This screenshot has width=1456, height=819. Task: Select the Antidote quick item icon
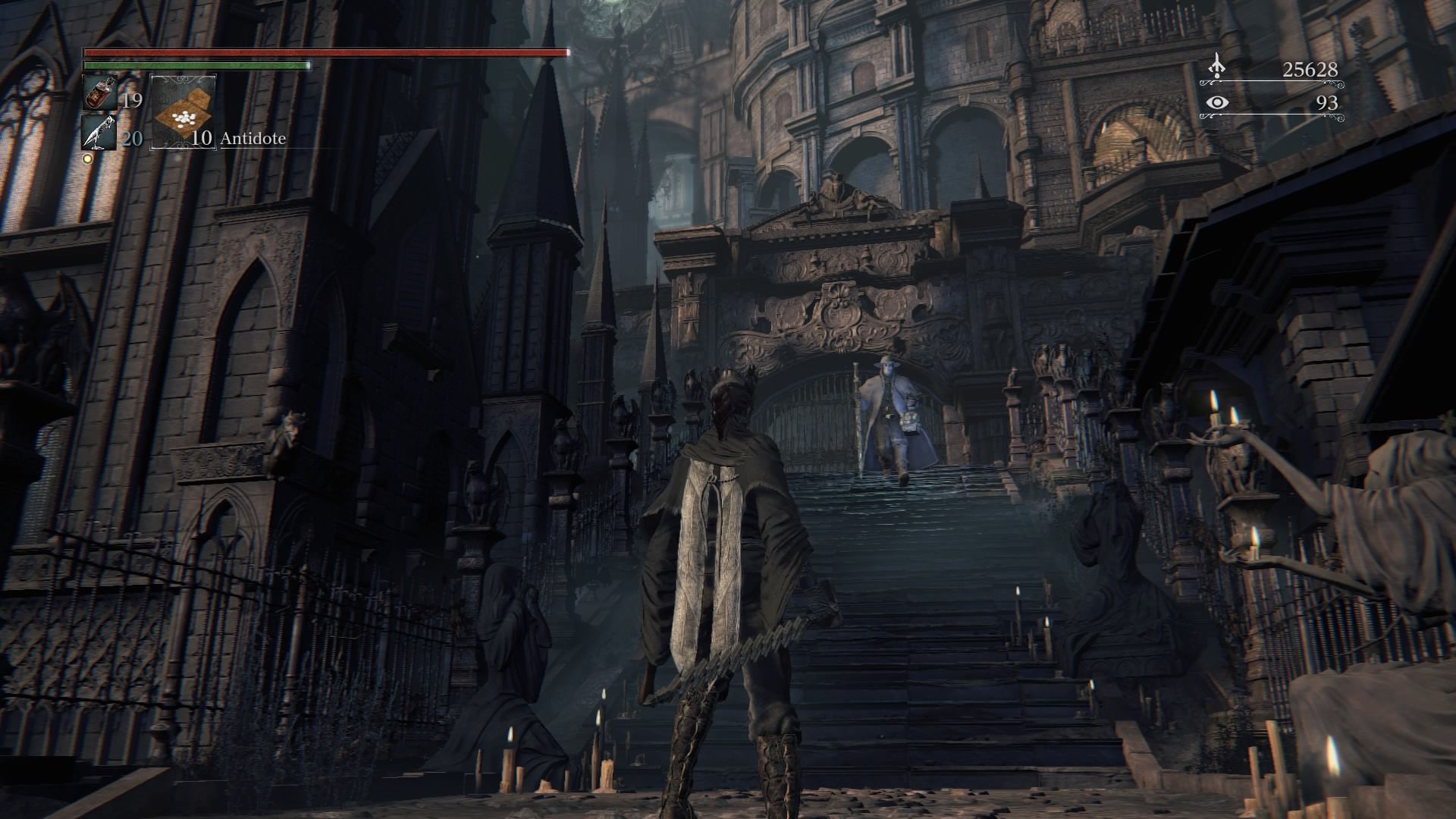[x=182, y=111]
